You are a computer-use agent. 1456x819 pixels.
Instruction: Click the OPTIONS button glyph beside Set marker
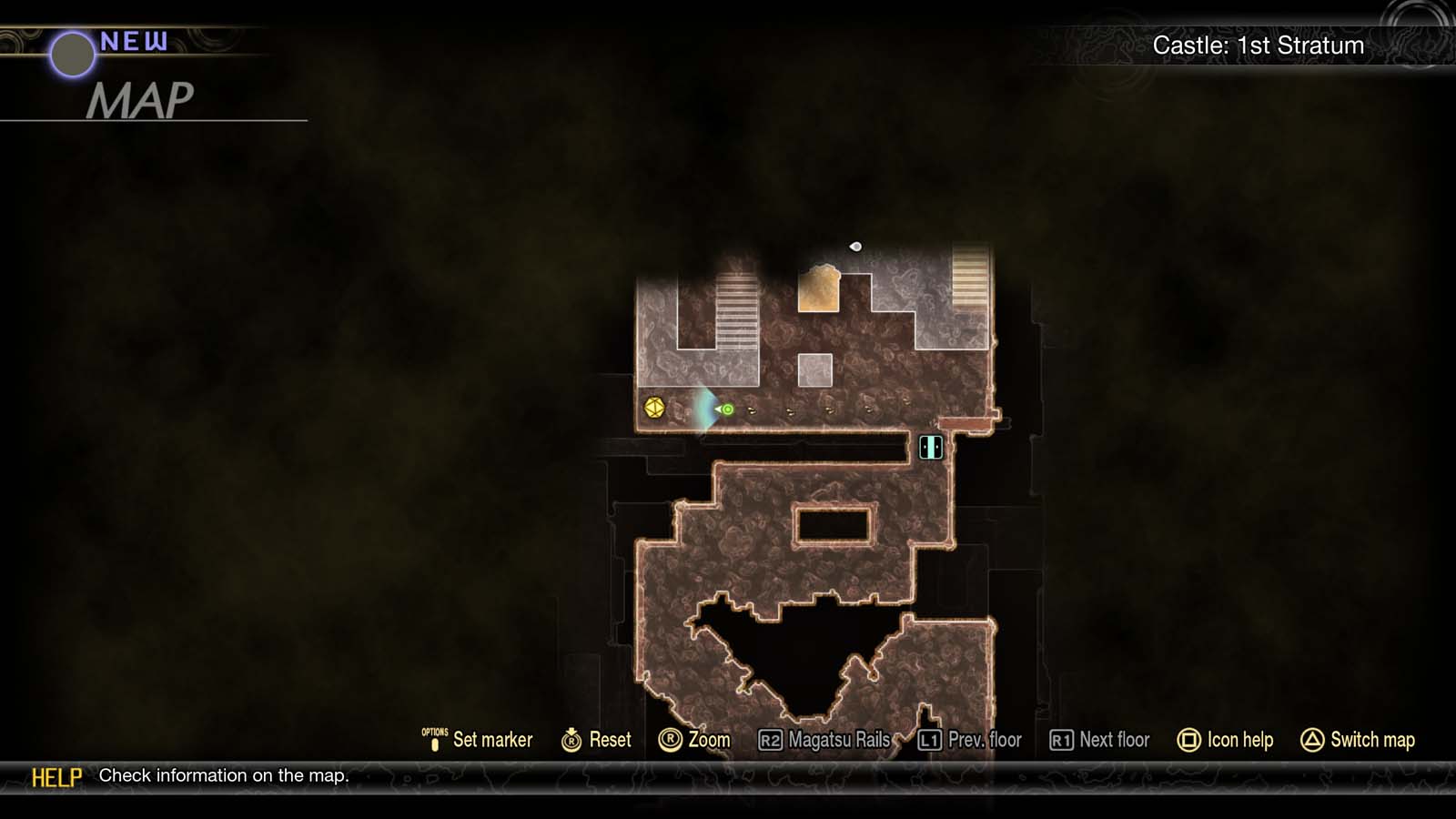435,740
